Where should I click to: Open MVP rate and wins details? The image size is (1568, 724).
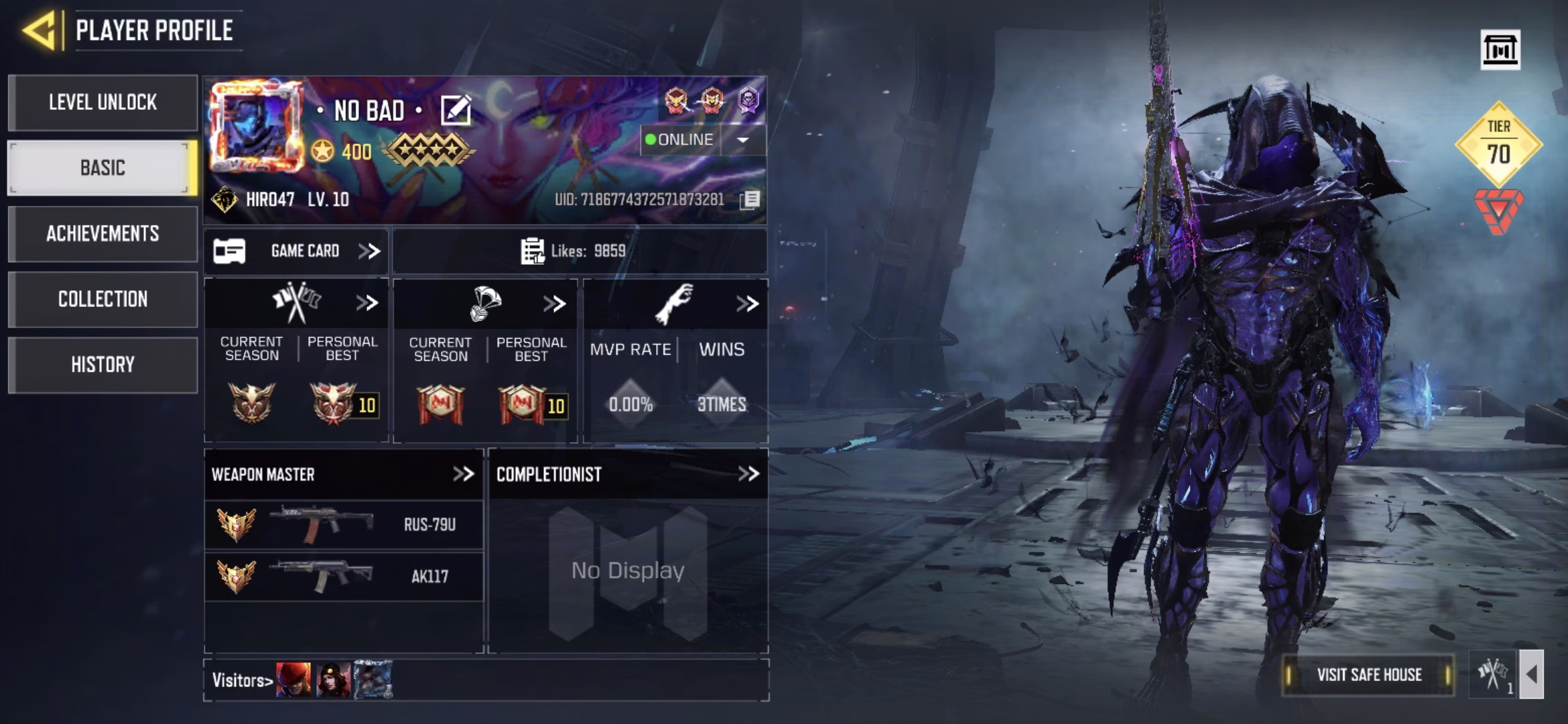pyautogui.click(x=746, y=304)
